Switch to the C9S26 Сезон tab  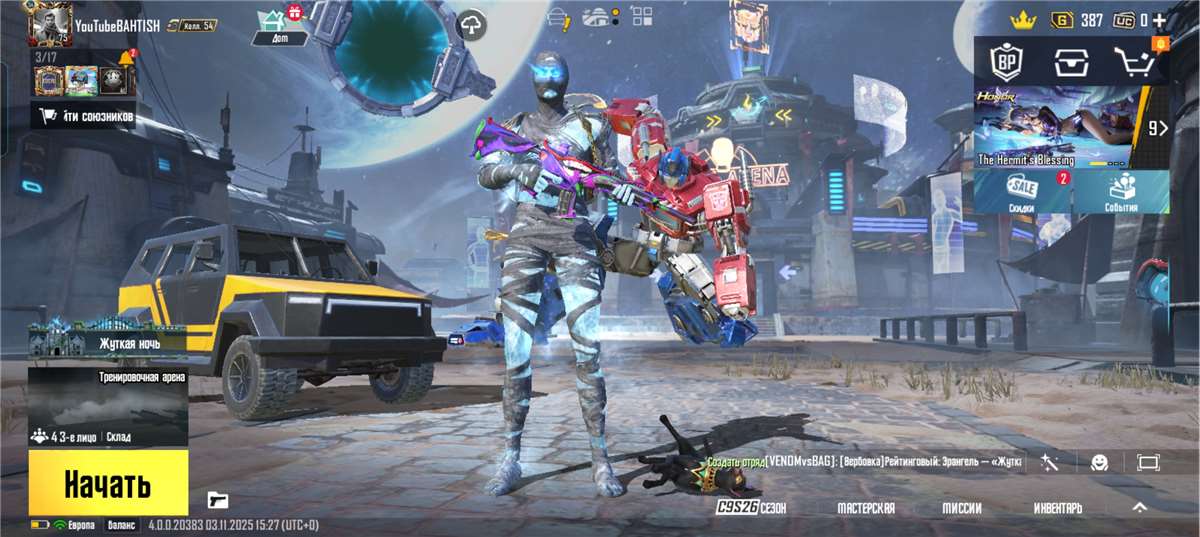tap(751, 508)
